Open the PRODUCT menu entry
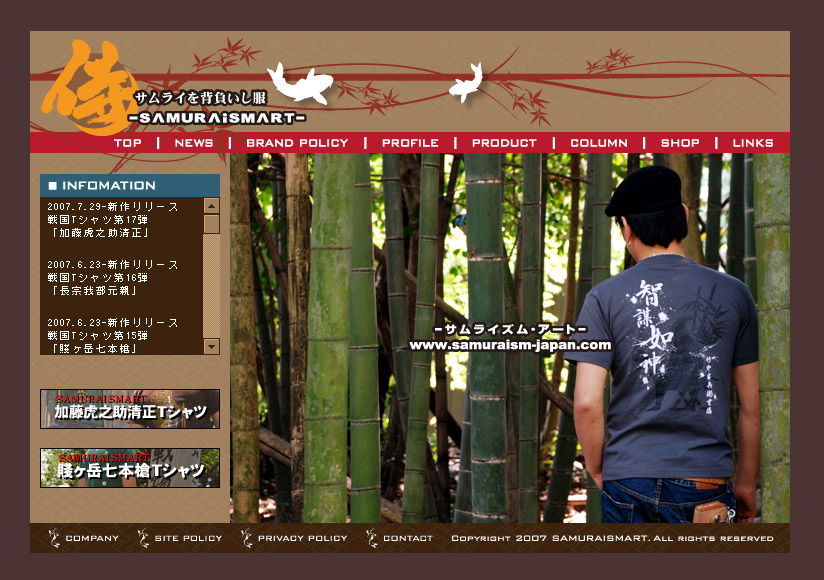 click(x=504, y=143)
